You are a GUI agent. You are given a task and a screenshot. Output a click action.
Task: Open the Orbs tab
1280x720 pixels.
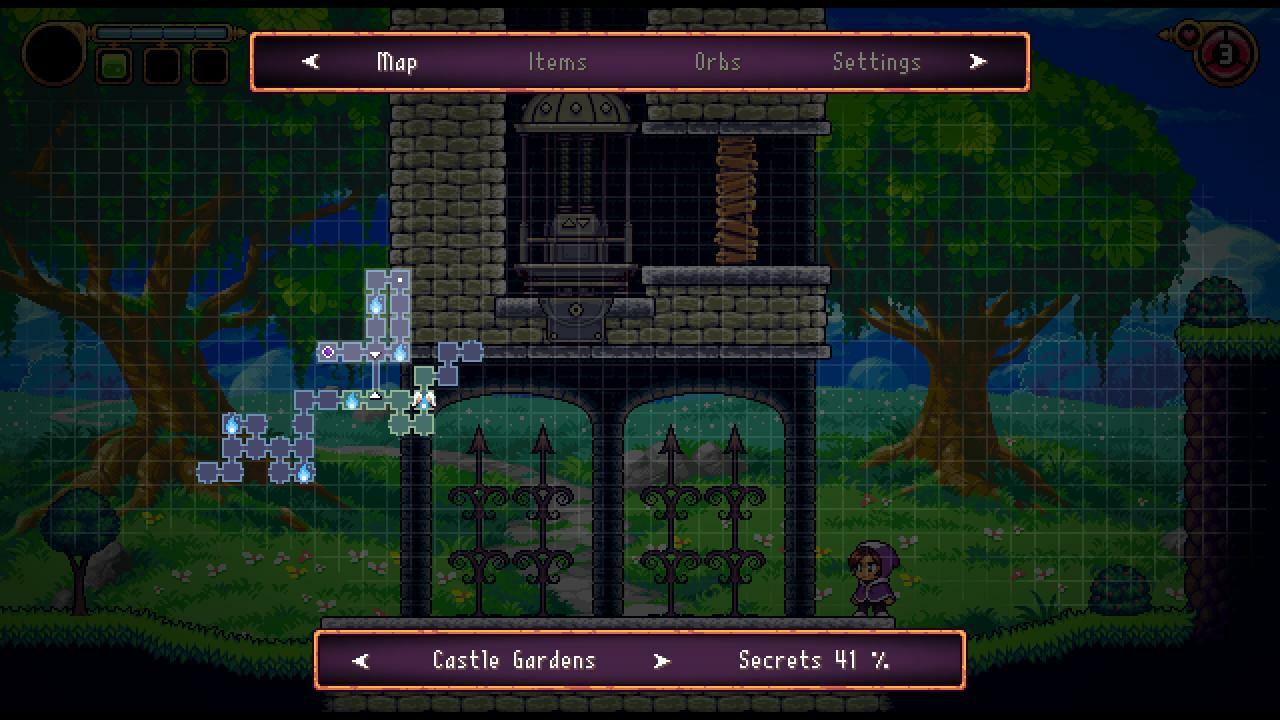point(717,62)
